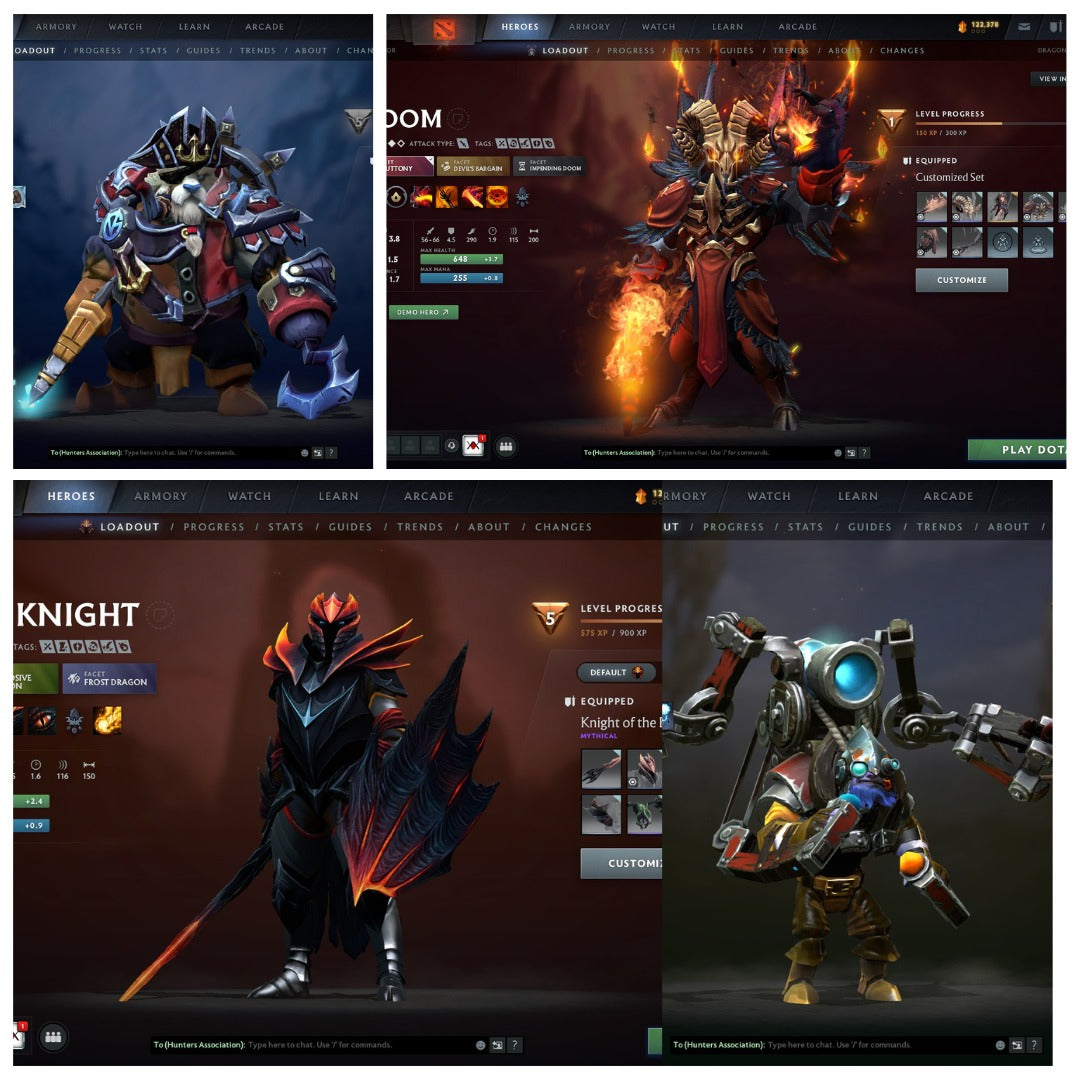This screenshot has width=1080, height=1080.
Task: Select Dragon Knight's red dragon eye ability
Action: pos(43,720)
